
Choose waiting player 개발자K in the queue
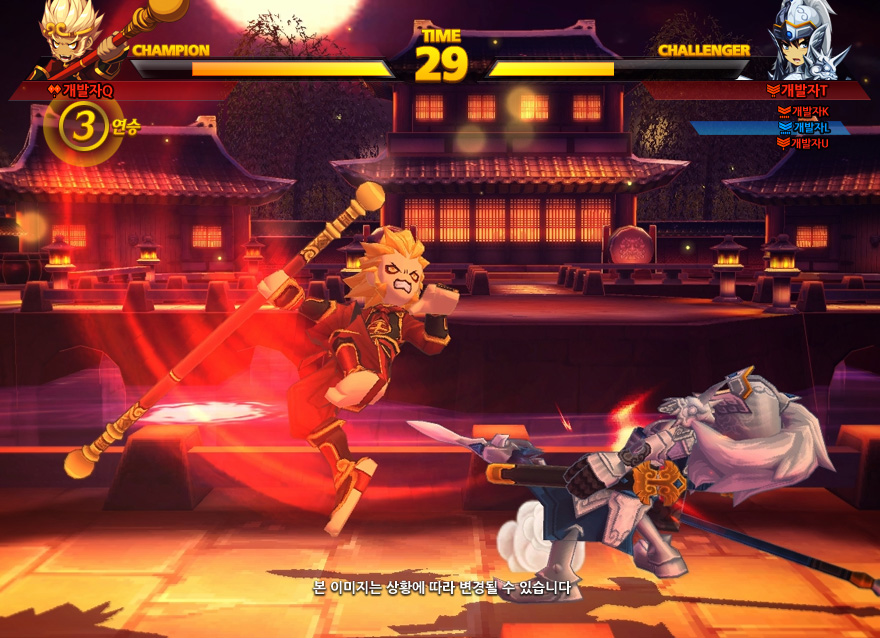point(810,112)
